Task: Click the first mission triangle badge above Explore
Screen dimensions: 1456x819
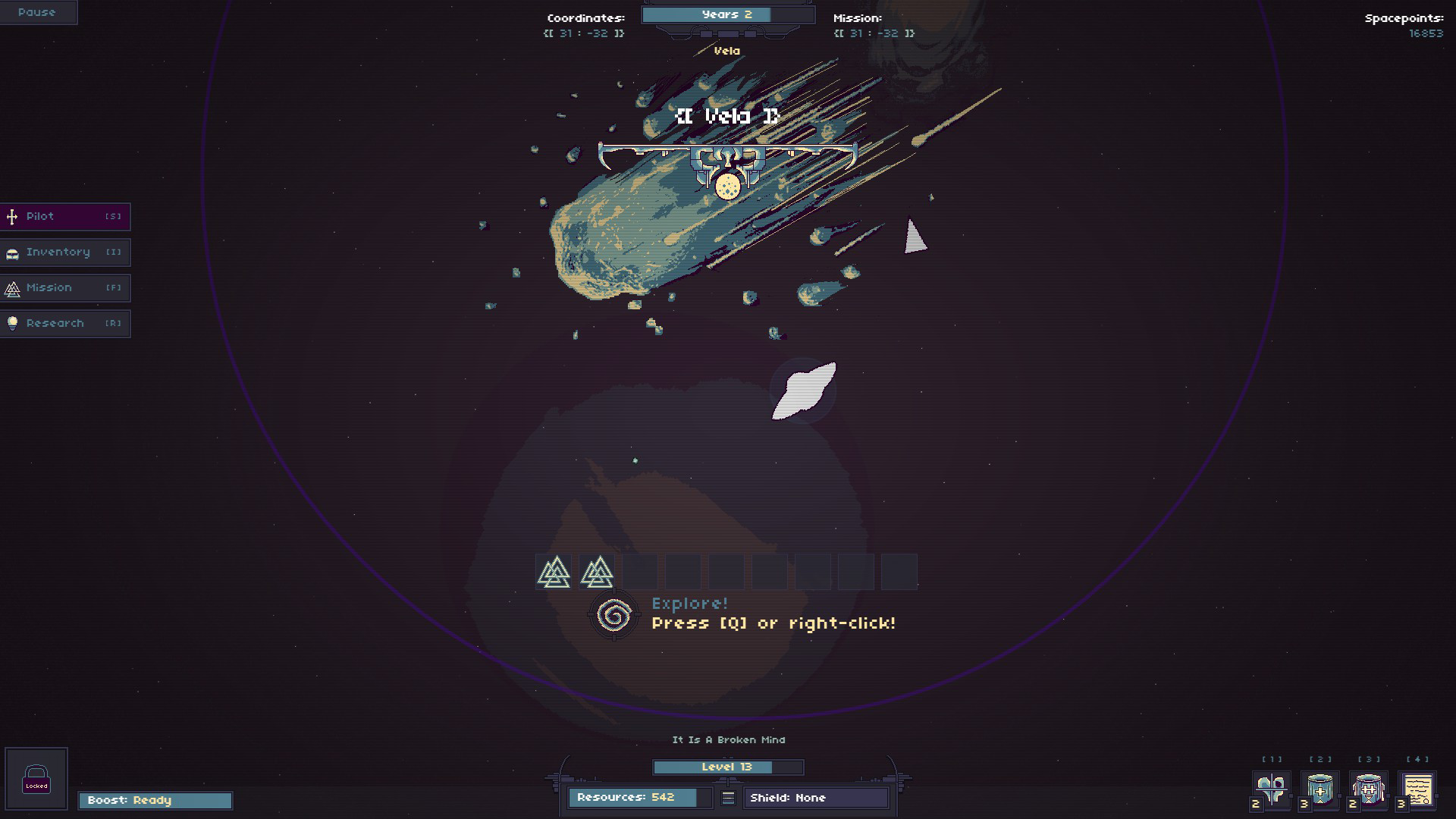Action: click(553, 571)
